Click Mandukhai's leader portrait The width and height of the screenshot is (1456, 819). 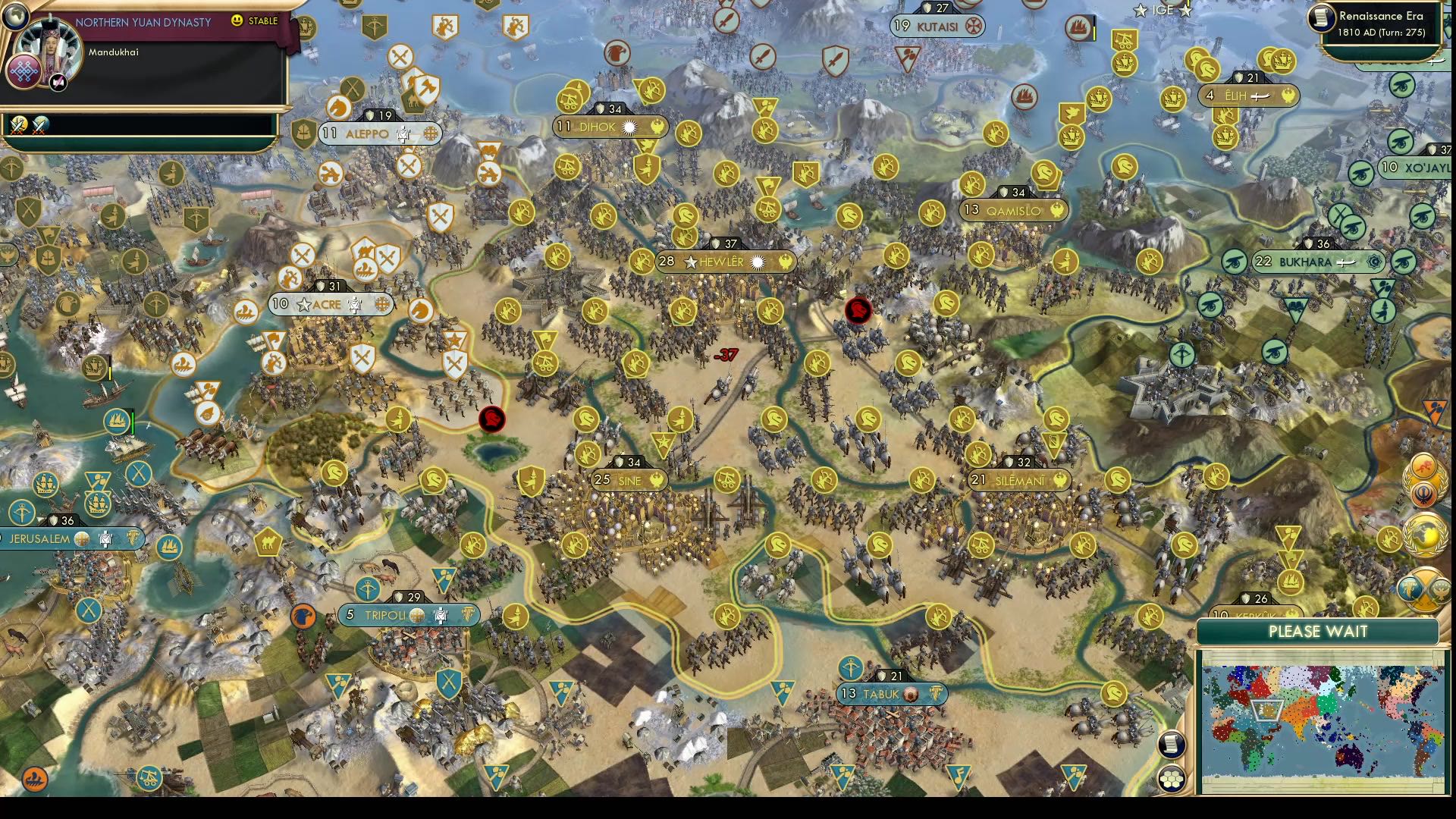point(51,47)
